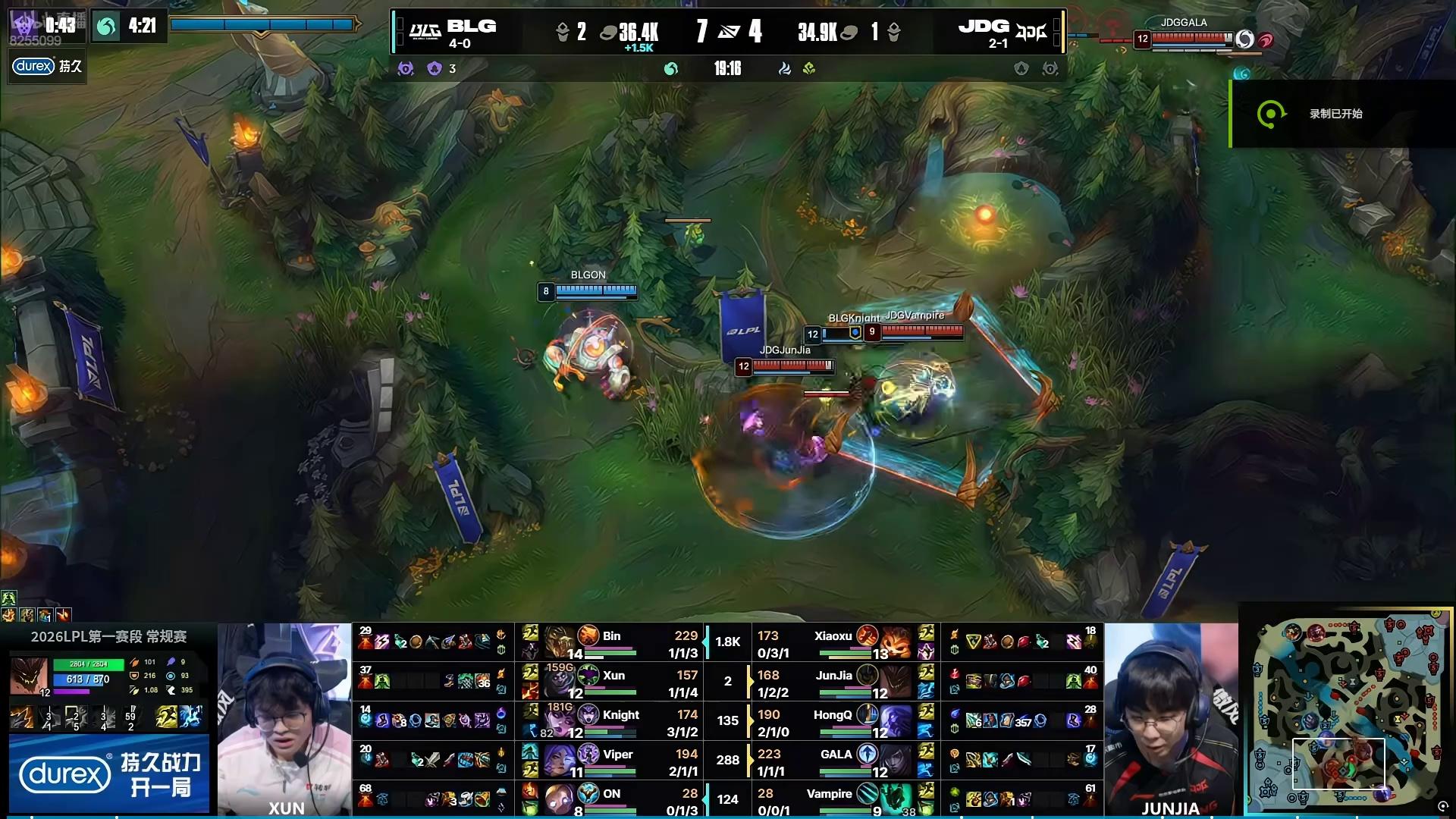Select Xiaoxu's scoreboard row
This screenshot has height=819, width=1456.
(x=842, y=642)
